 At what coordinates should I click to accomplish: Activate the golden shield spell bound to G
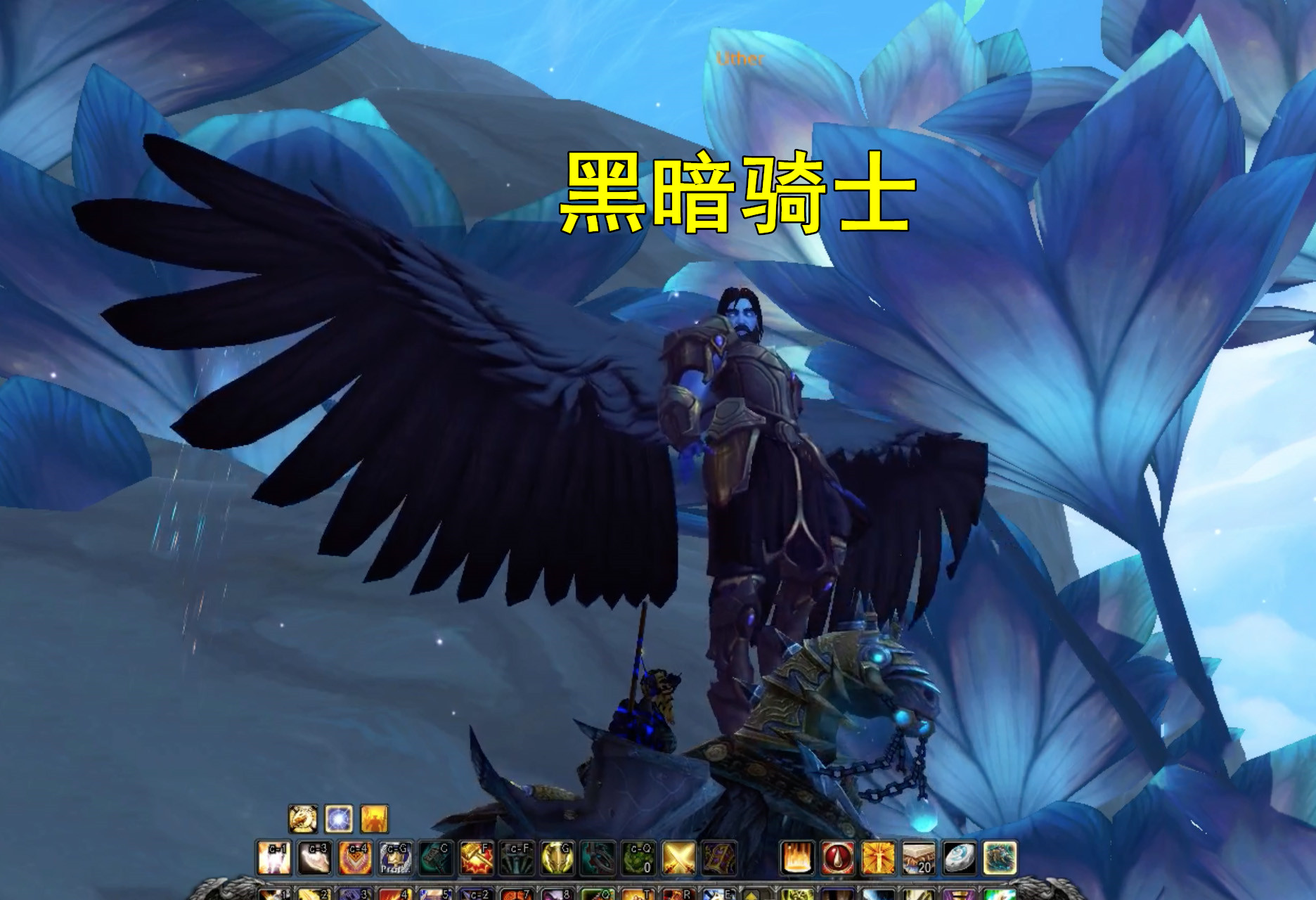pos(558,856)
